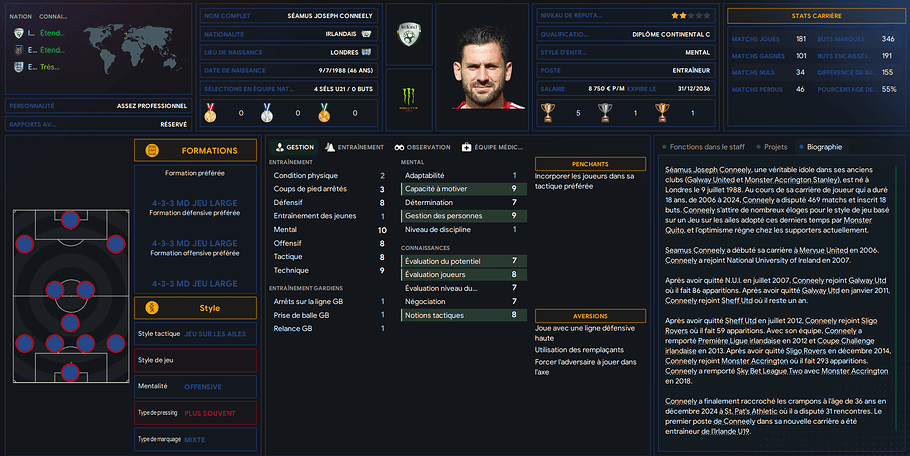Select the Équipe médicale tab
The image size is (910, 456).
pyautogui.click(x=492, y=147)
